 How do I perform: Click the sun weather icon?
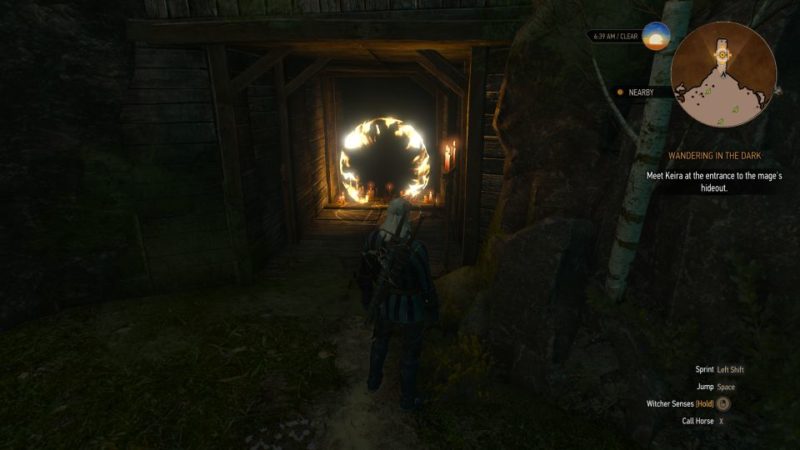pos(656,36)
